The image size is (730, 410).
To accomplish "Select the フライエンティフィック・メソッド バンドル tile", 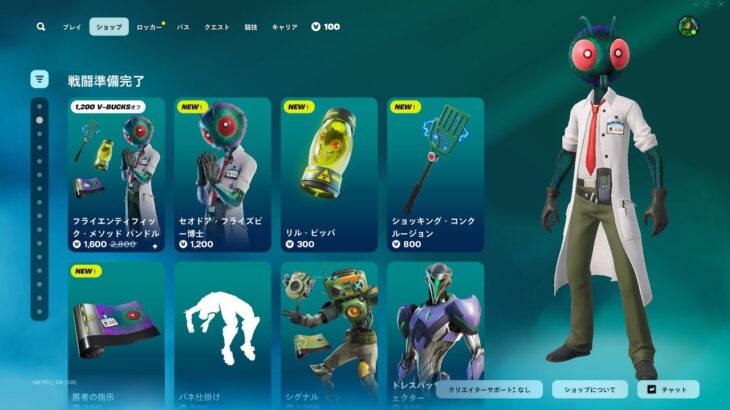I will [116, 174].
